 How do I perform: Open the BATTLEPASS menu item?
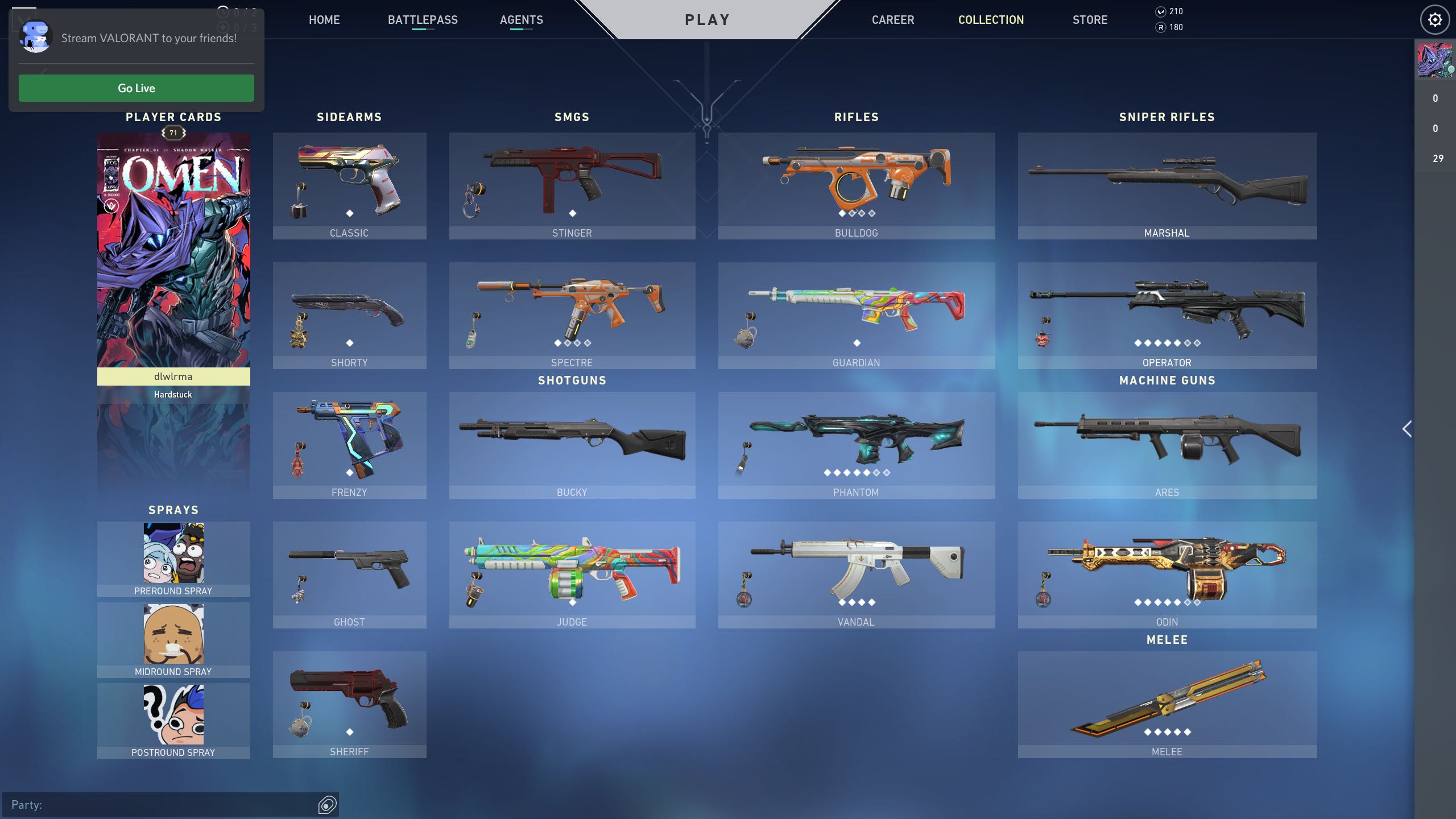pos(422,19)
